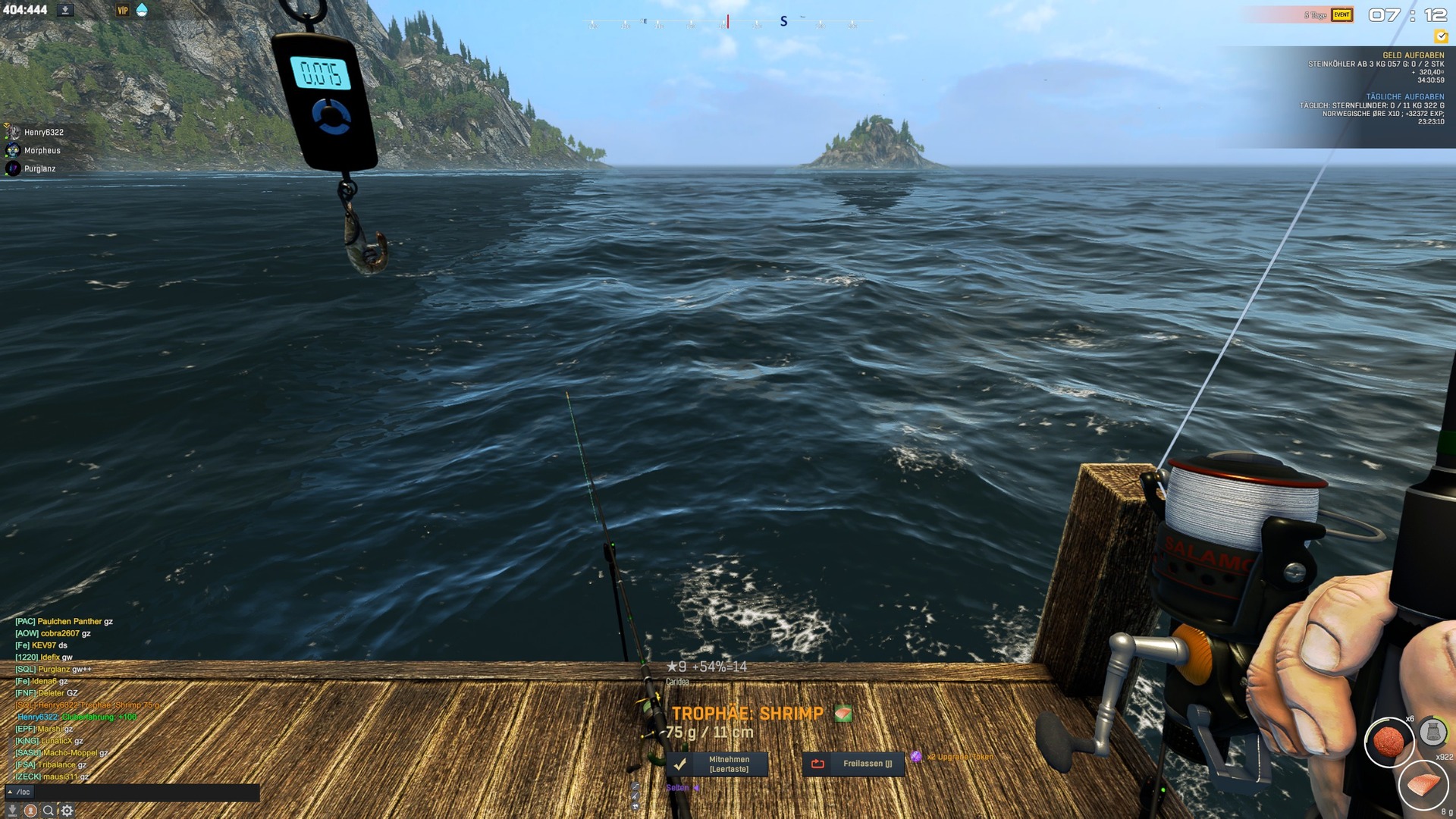Select player Morpheus in the player list
This screenshot has width=1456, height=819.
click(x=42, y=151)
